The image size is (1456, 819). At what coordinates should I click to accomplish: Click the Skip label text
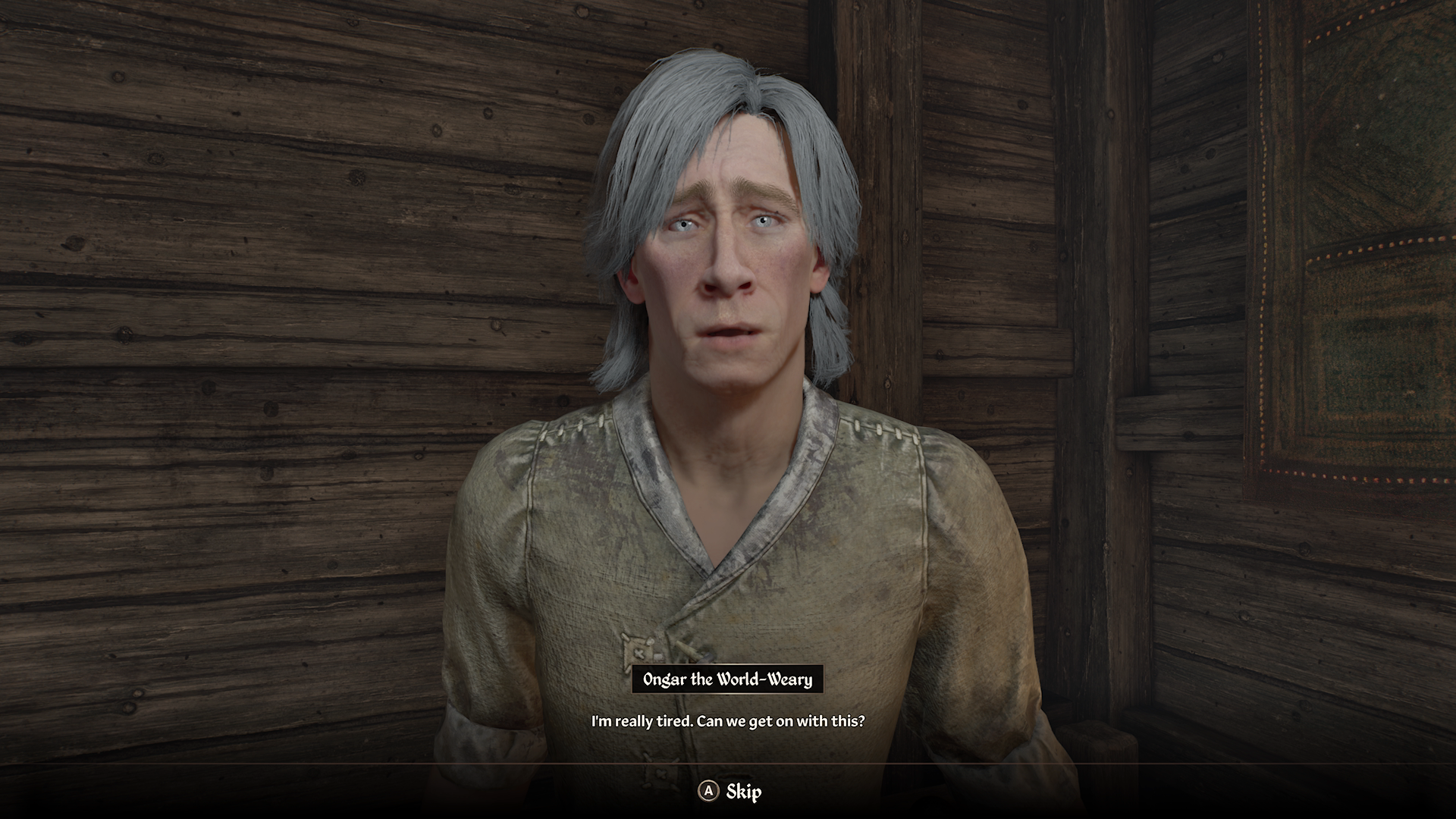[x=745, y=791]
